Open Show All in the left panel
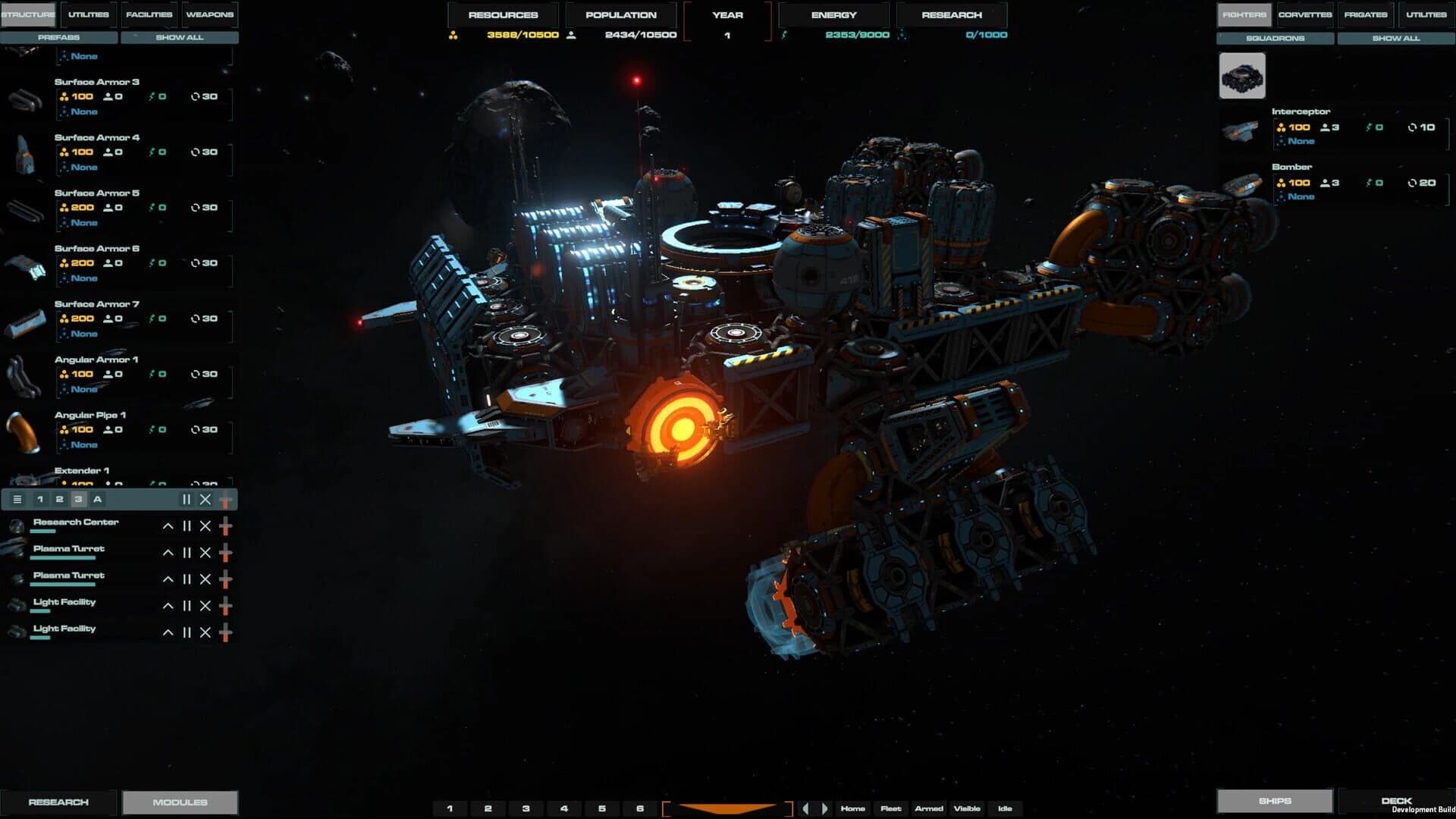This screenshot has height=819, width=1456. coord(178,37)
